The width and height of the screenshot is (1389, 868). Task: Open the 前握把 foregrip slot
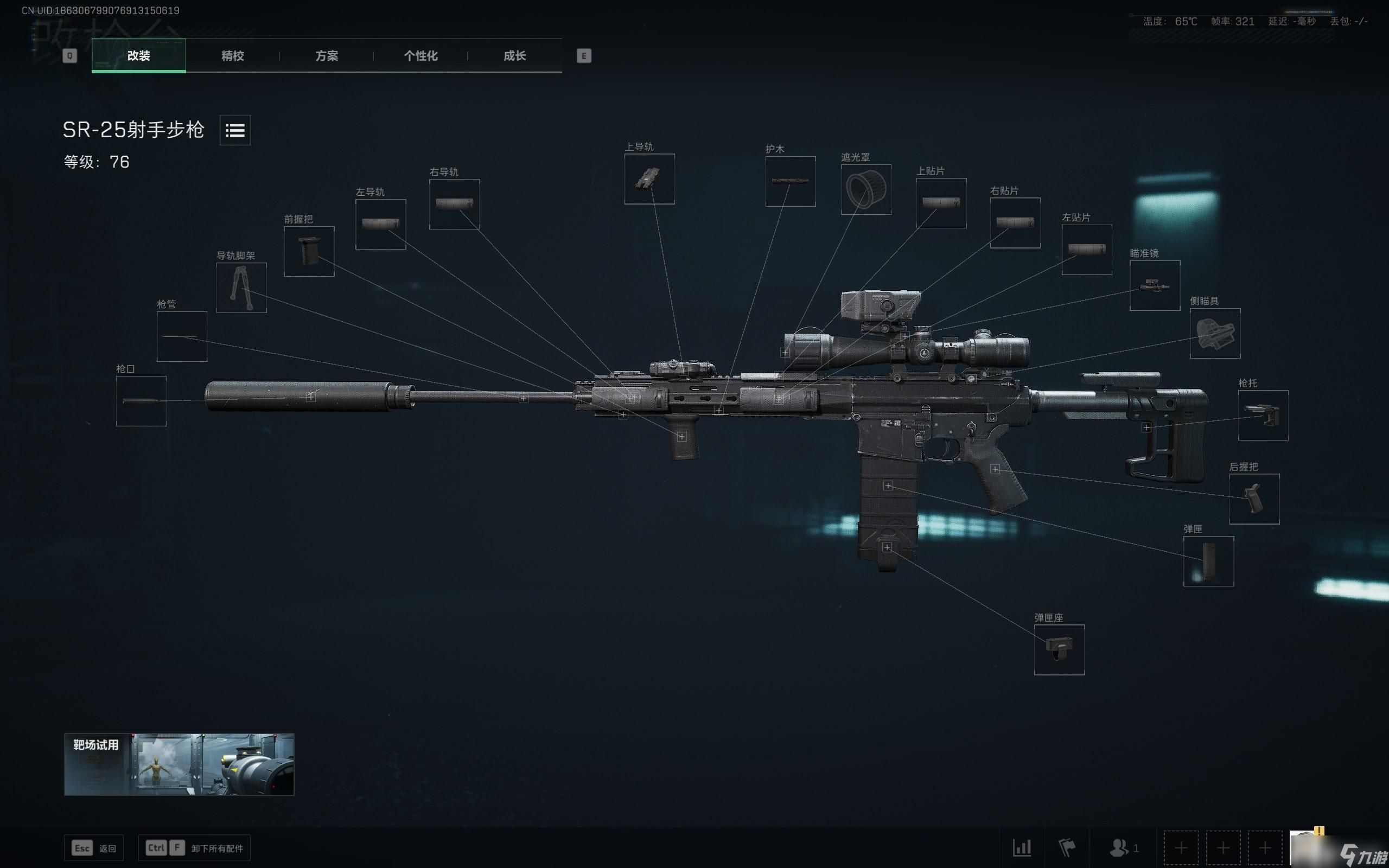(309, 251)
